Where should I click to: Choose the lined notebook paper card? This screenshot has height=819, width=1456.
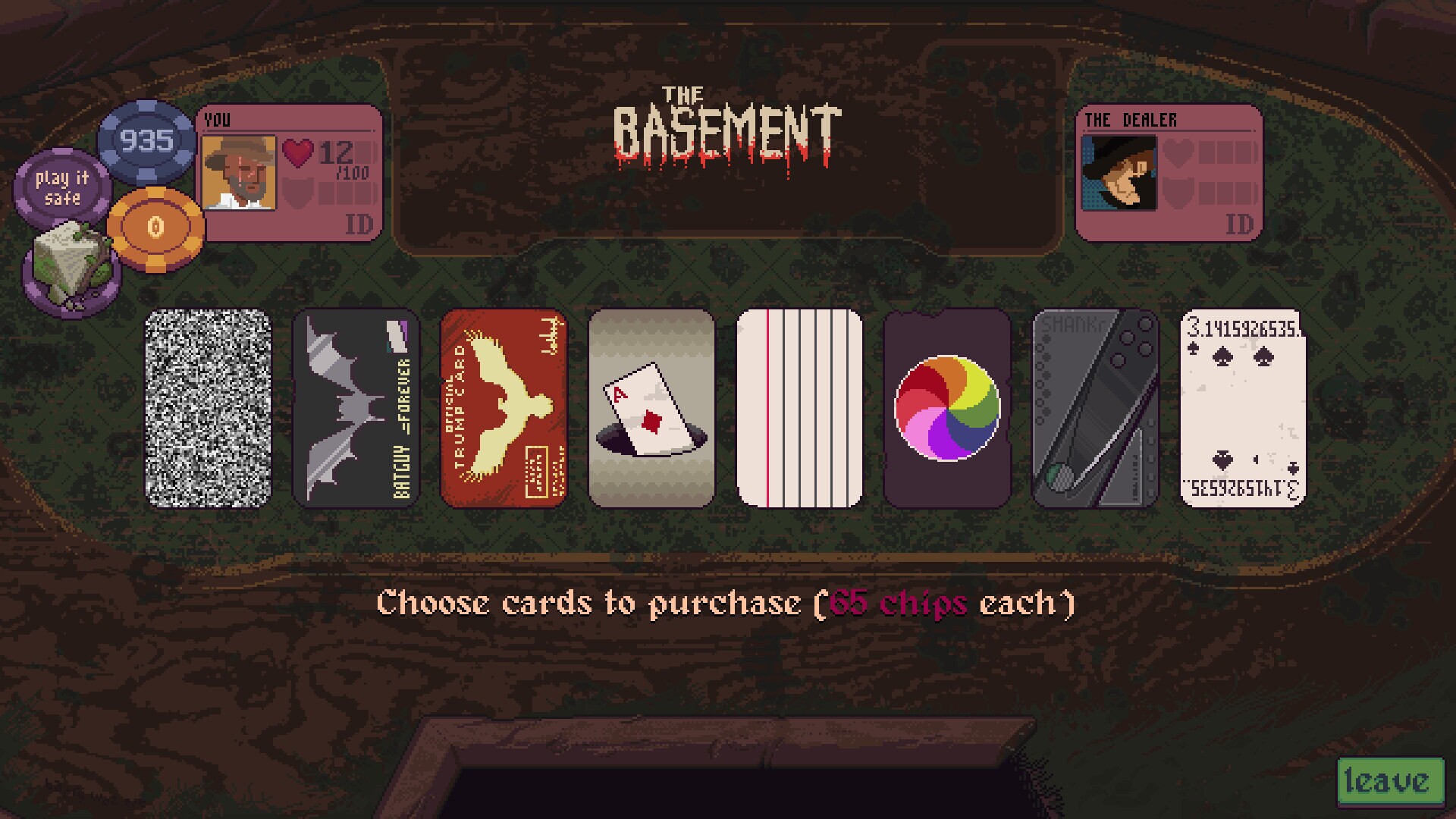(x=799, y=408)
